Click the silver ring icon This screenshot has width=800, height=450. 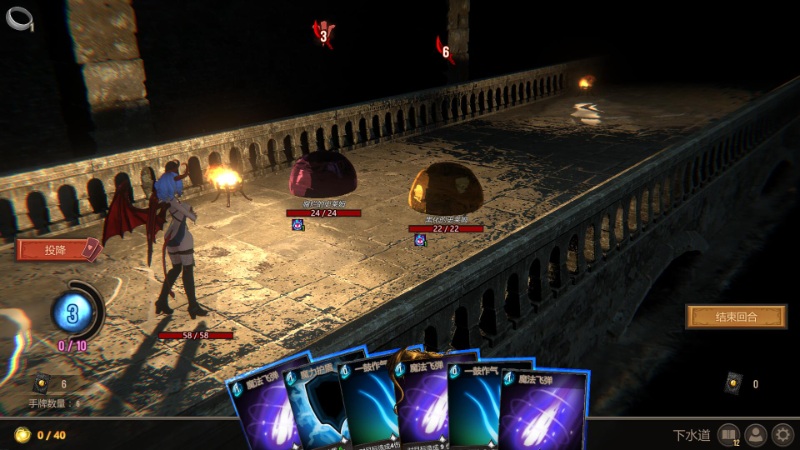point(20,17)
